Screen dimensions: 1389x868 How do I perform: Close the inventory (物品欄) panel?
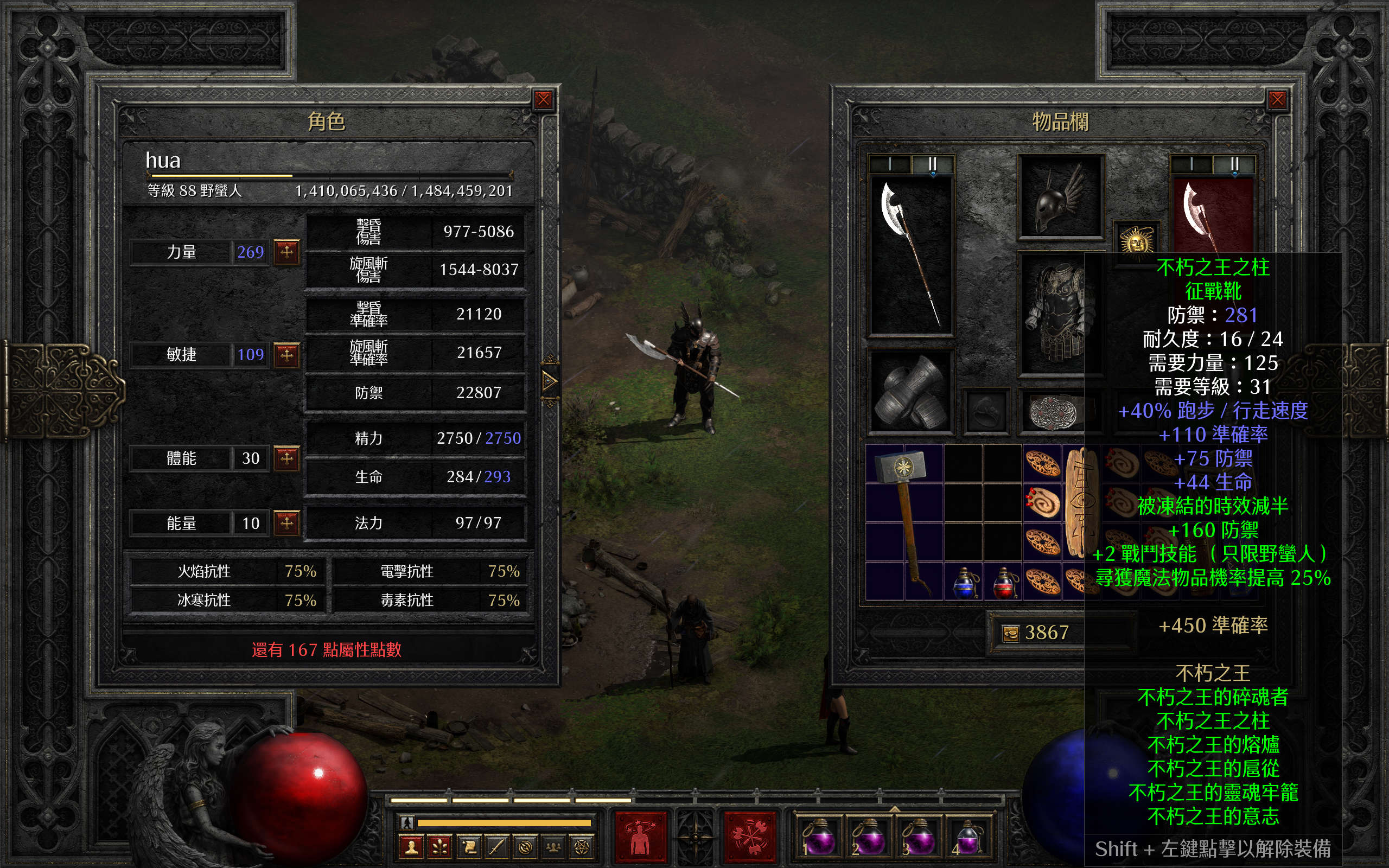(1277, 100)
